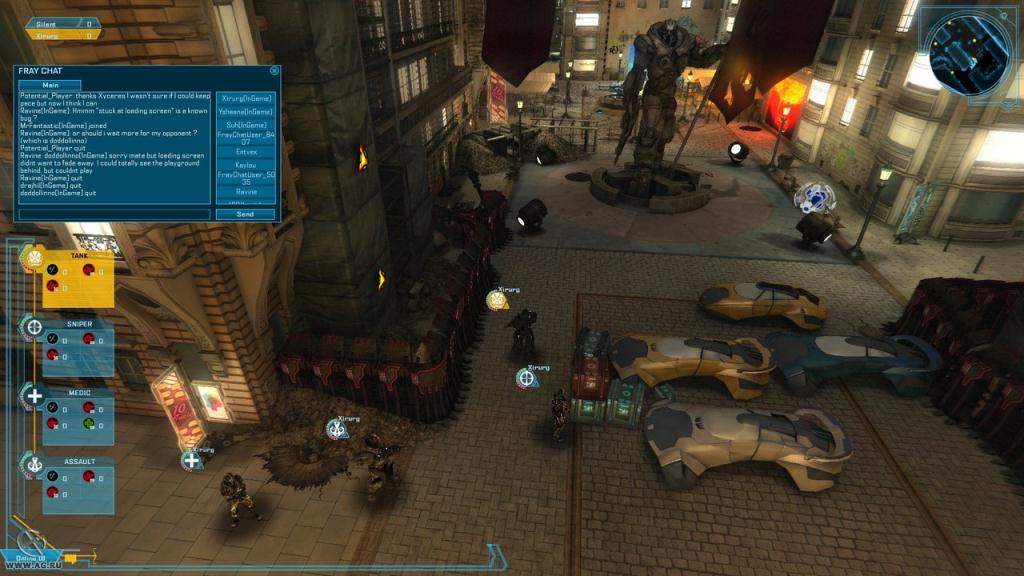Viewport: 1024px width, 576px height.
Task: Click the chat message input field
Action: [x=114, y=214]
